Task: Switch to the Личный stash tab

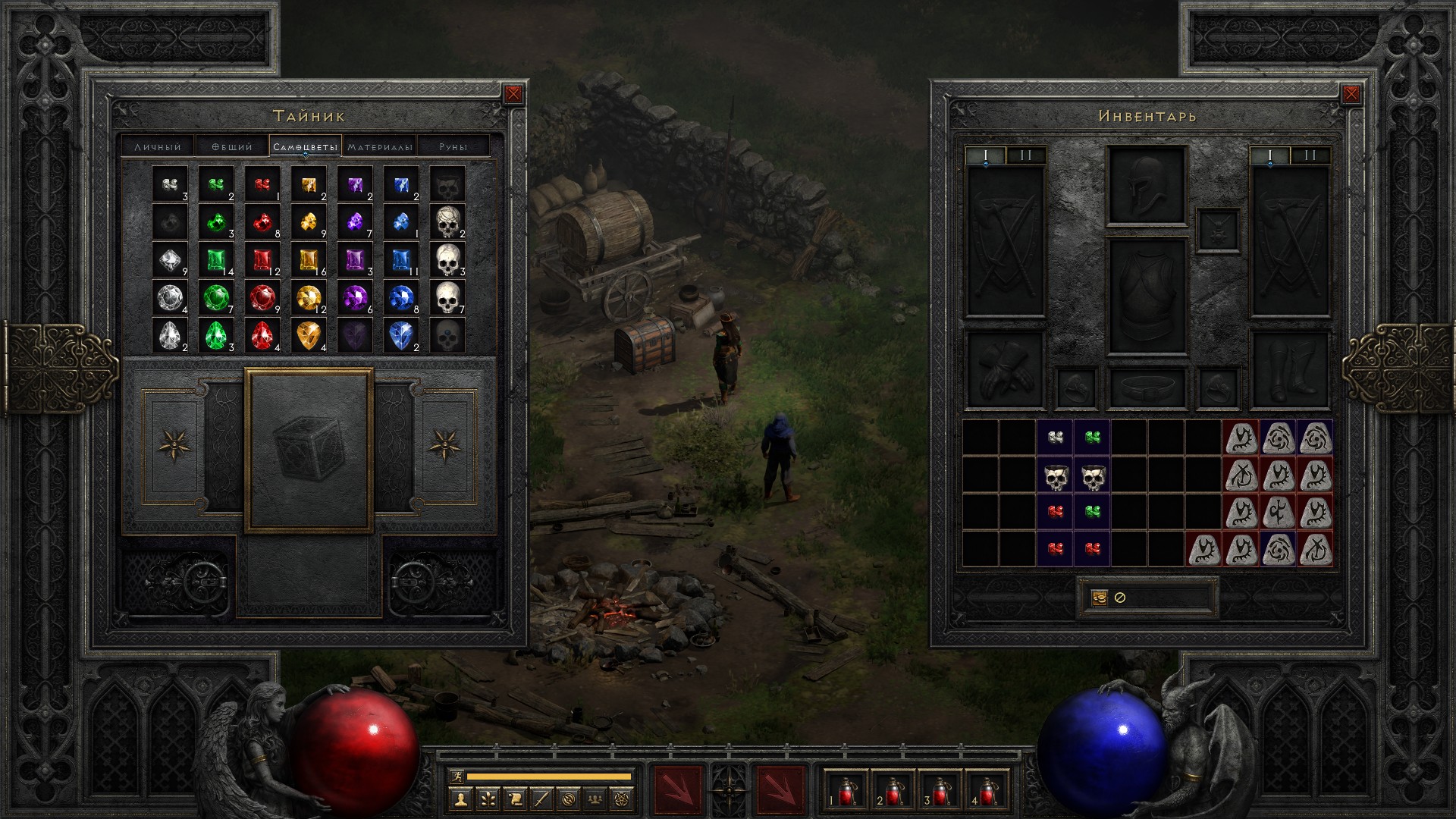Action: pyautogui.click(x=158, y=146)
